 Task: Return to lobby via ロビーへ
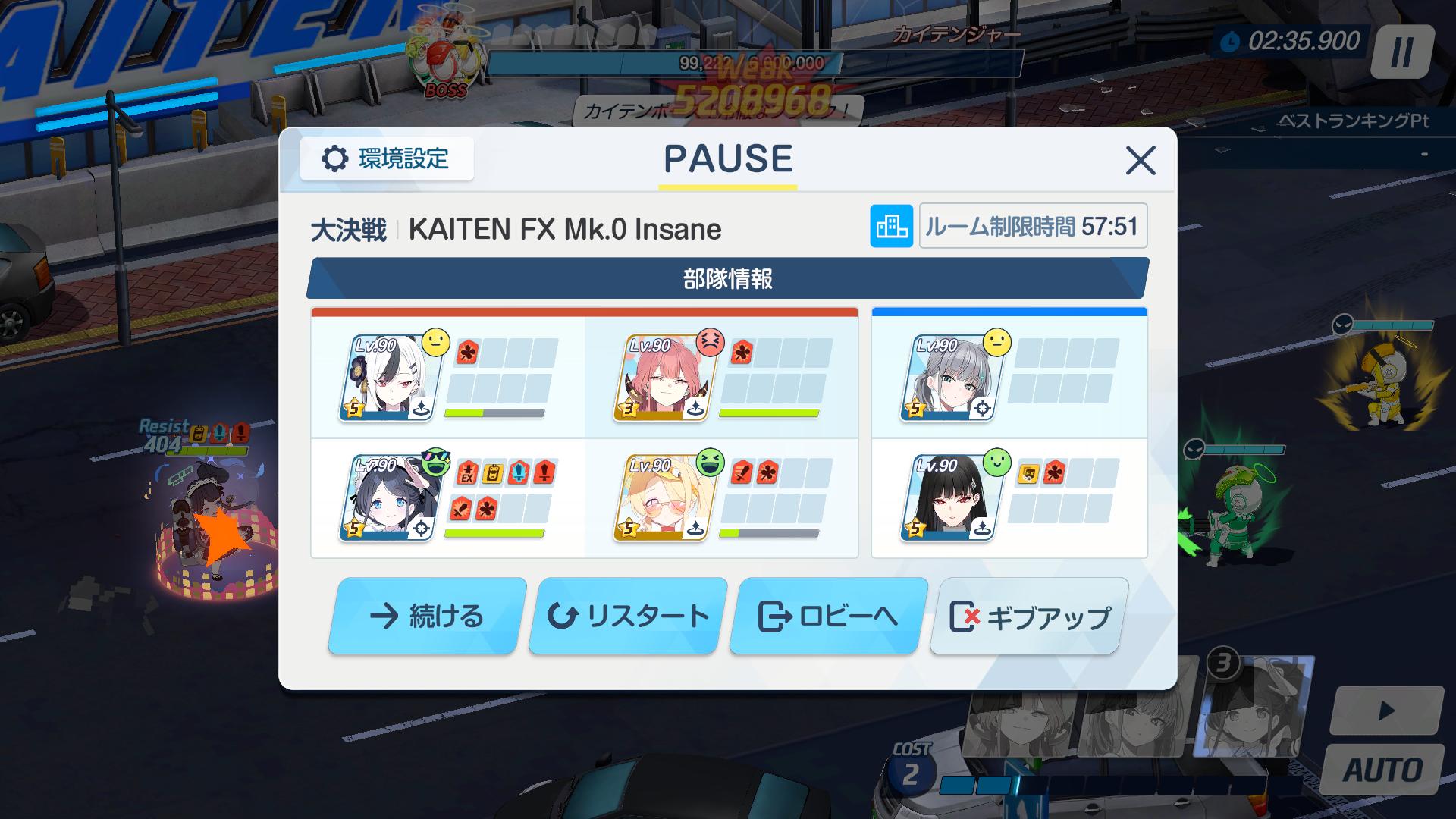pyautogui.click(x=828, y=616)
